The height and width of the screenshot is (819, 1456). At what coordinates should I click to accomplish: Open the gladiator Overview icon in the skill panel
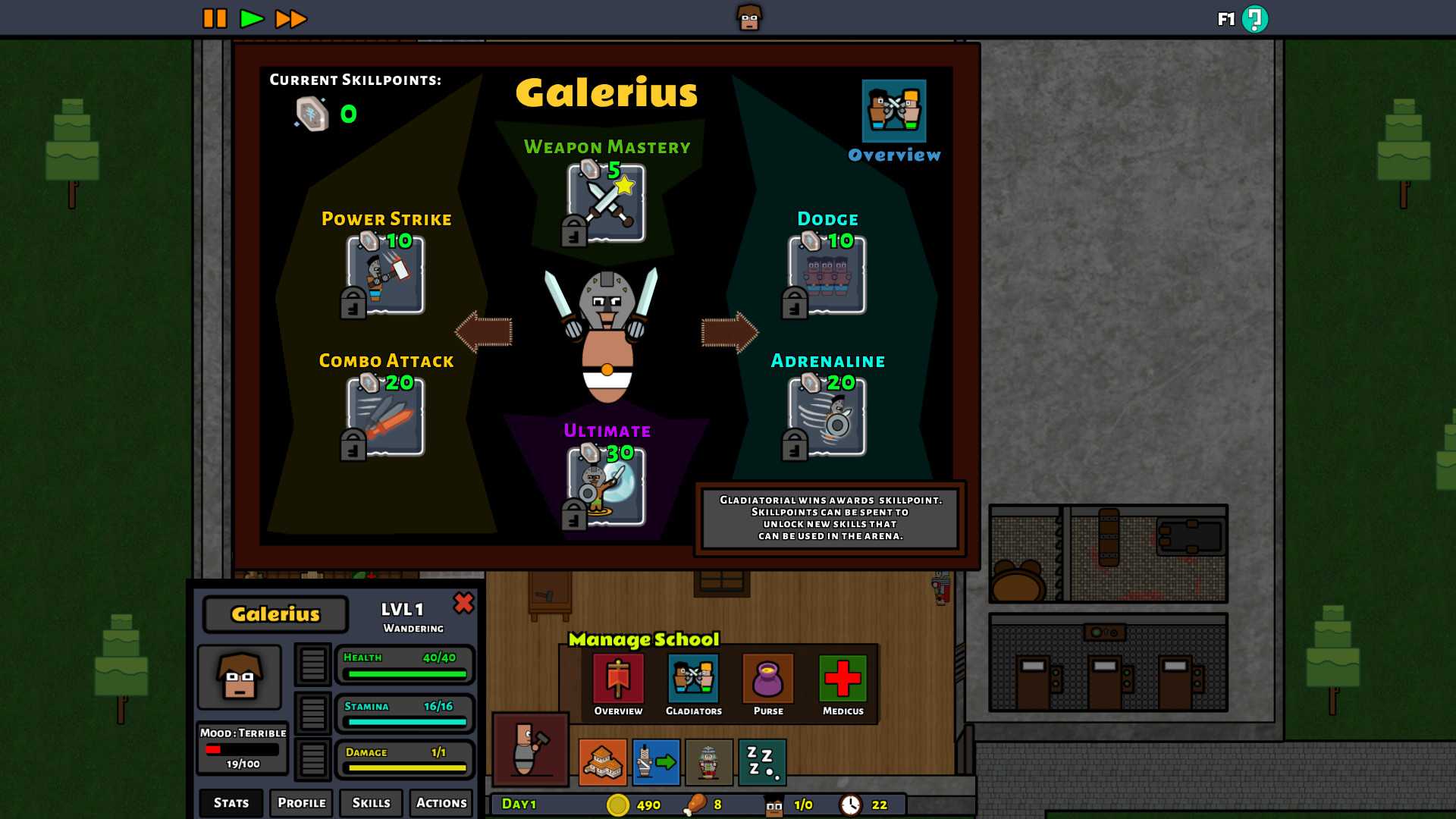(894, 111)
